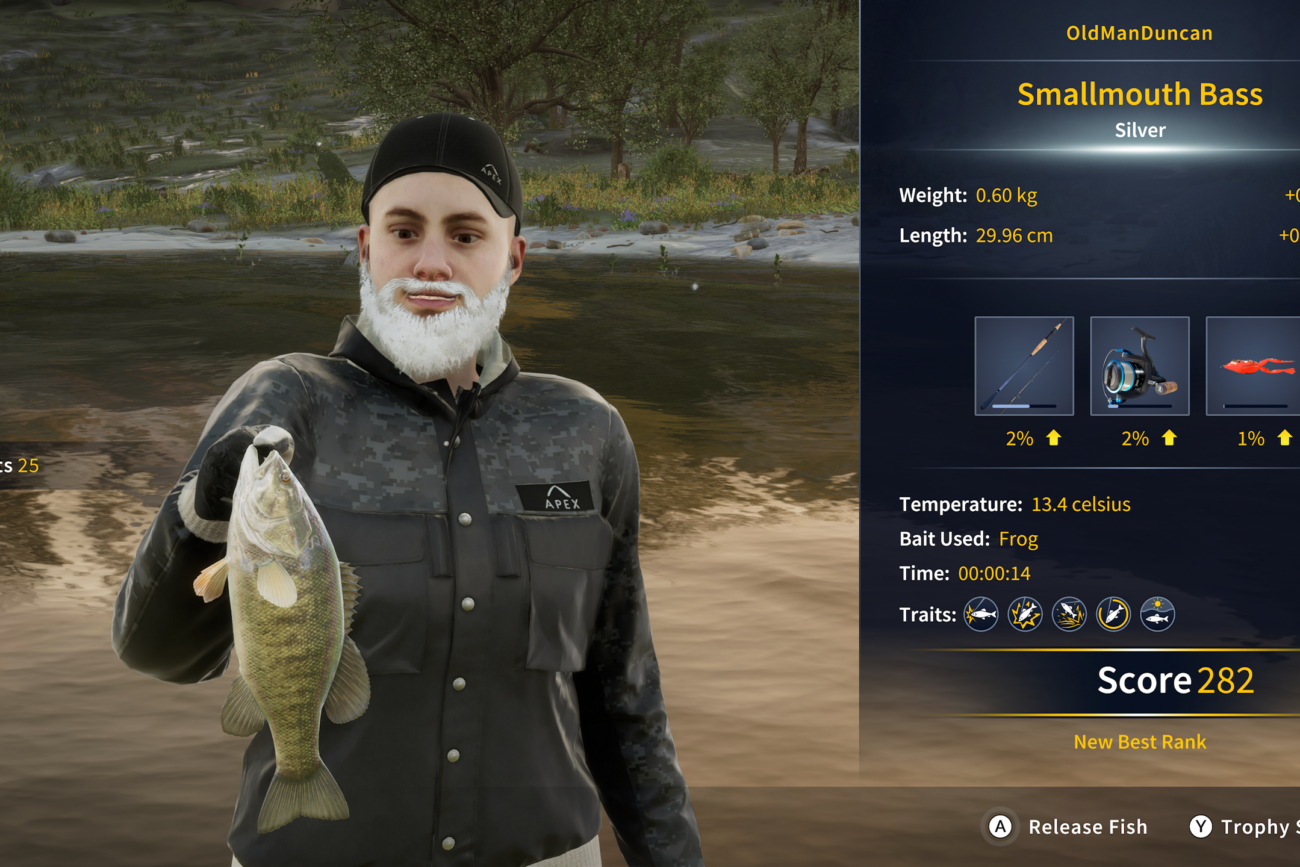Inspect the fish-on-yellow-starburst trait icon

(x=1025, y=614)
